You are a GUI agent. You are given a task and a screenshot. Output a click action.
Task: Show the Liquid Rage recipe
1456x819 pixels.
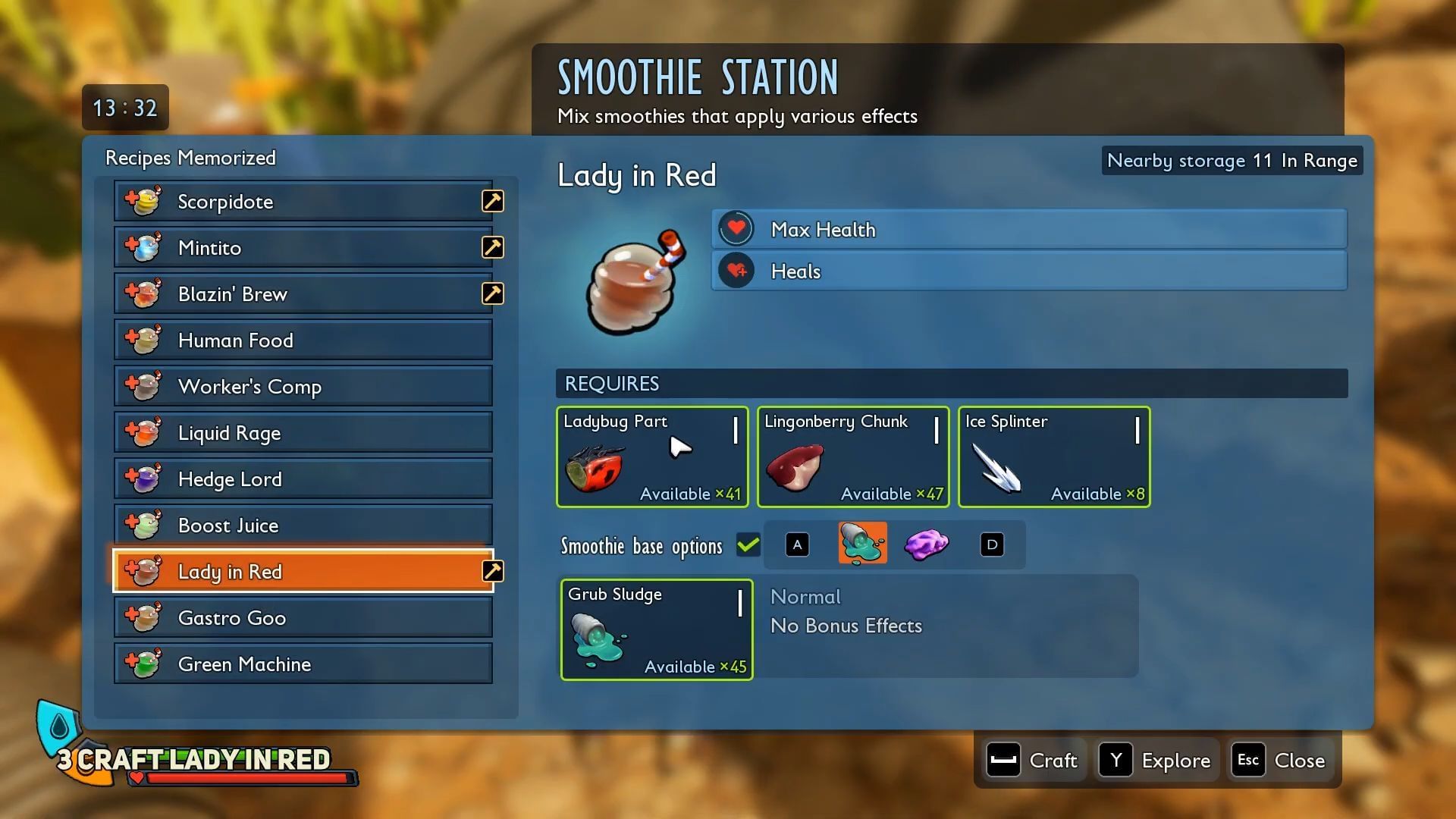click(303, 433)
